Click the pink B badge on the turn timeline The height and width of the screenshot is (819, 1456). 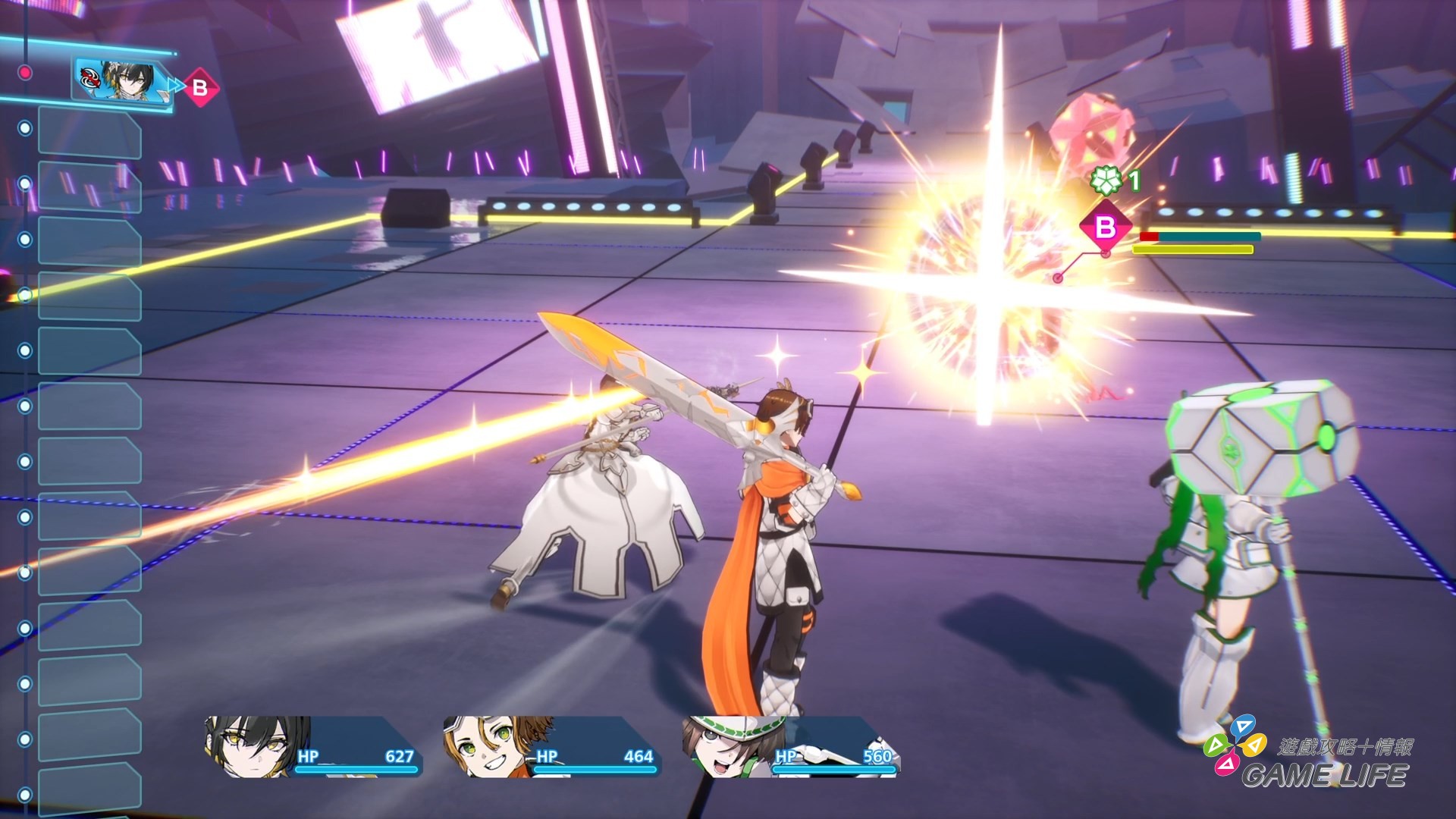[200, 88]
